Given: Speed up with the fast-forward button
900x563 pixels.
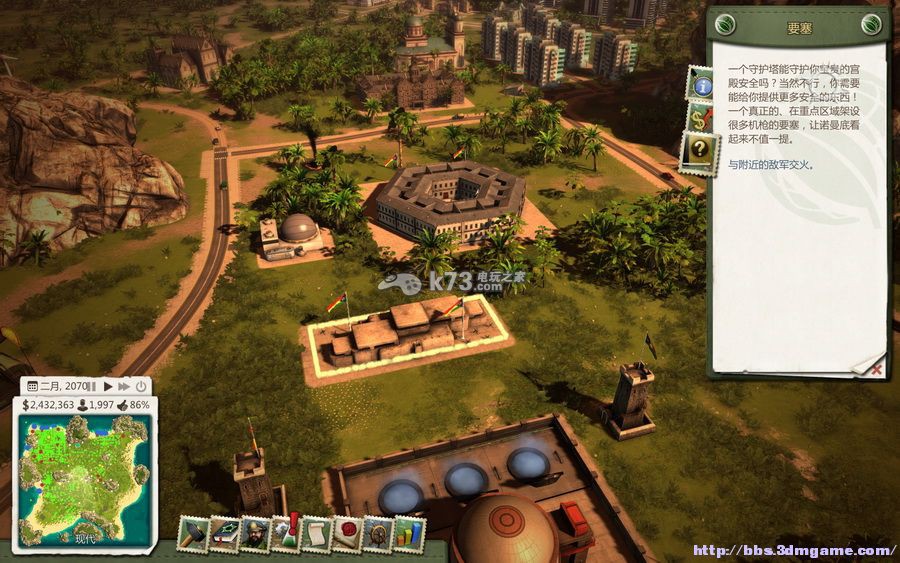Looking at the screenshot, I should coord(124,386).
